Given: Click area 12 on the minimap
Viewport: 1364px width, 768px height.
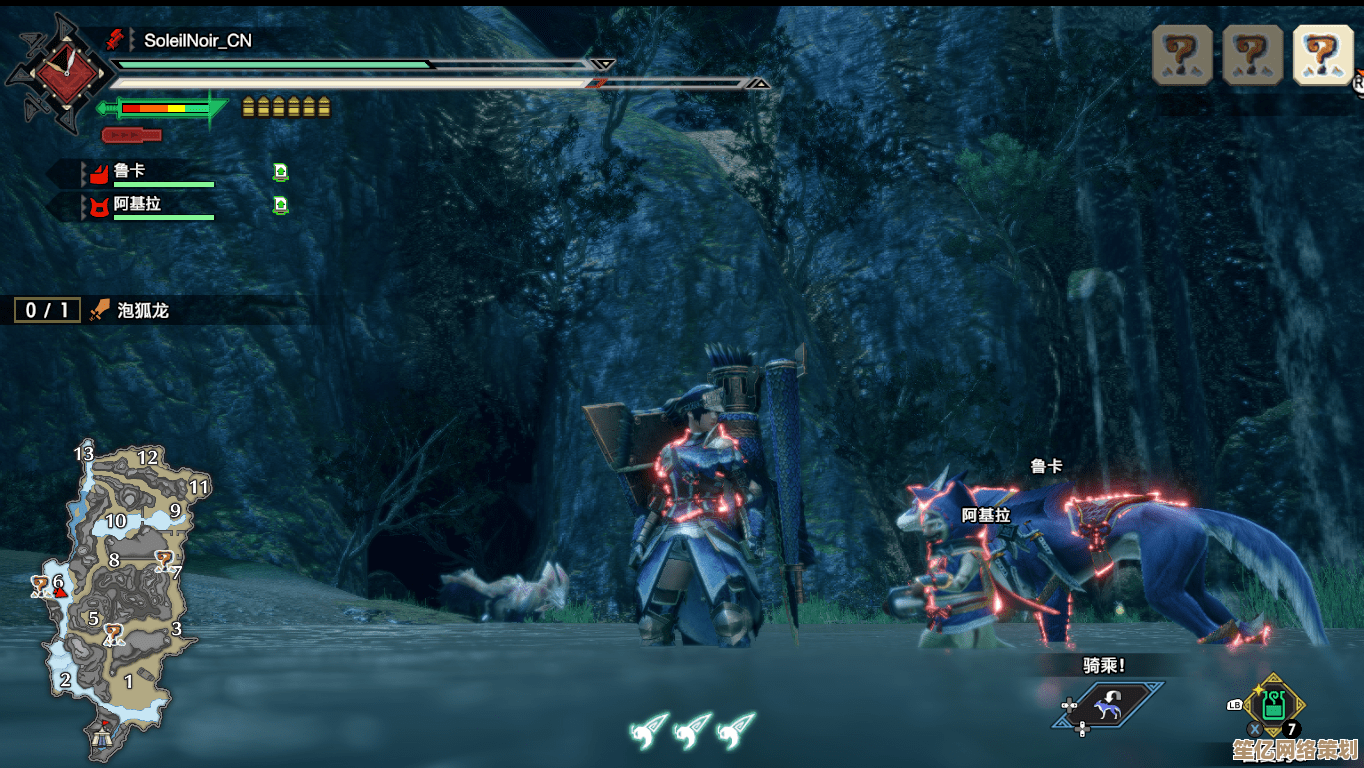Looking at the screenshot, I should [148, 458].
